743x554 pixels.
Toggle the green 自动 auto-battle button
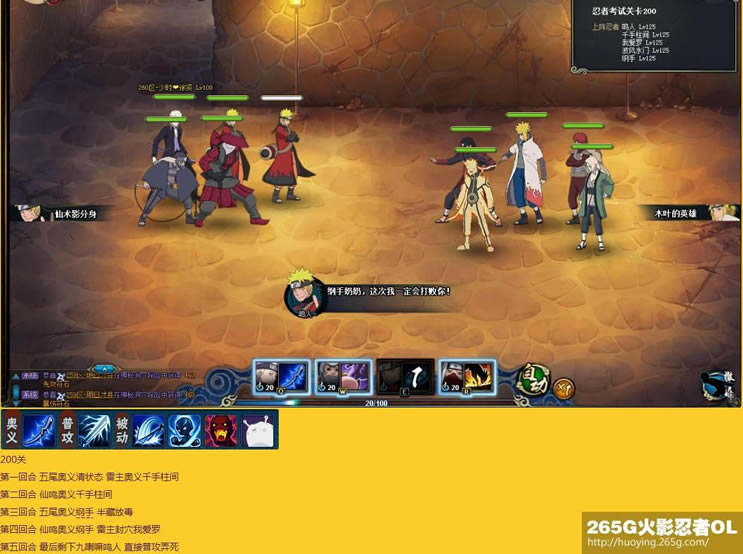click(x=533, y=379)
